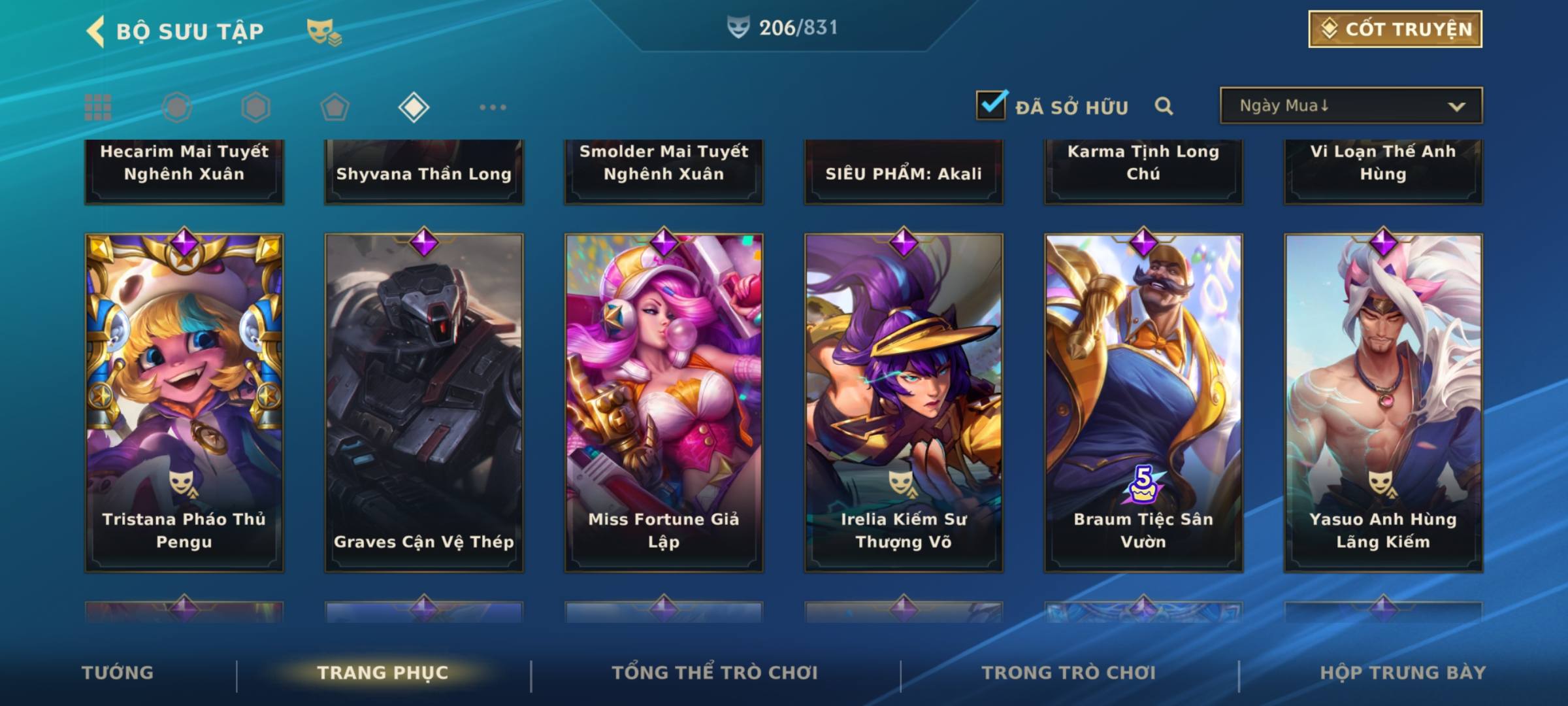Image resolution: width=1568 pixels, height=706 pixels.
Task: Open the Cốt Truyện button
Action: [1395, 29]
